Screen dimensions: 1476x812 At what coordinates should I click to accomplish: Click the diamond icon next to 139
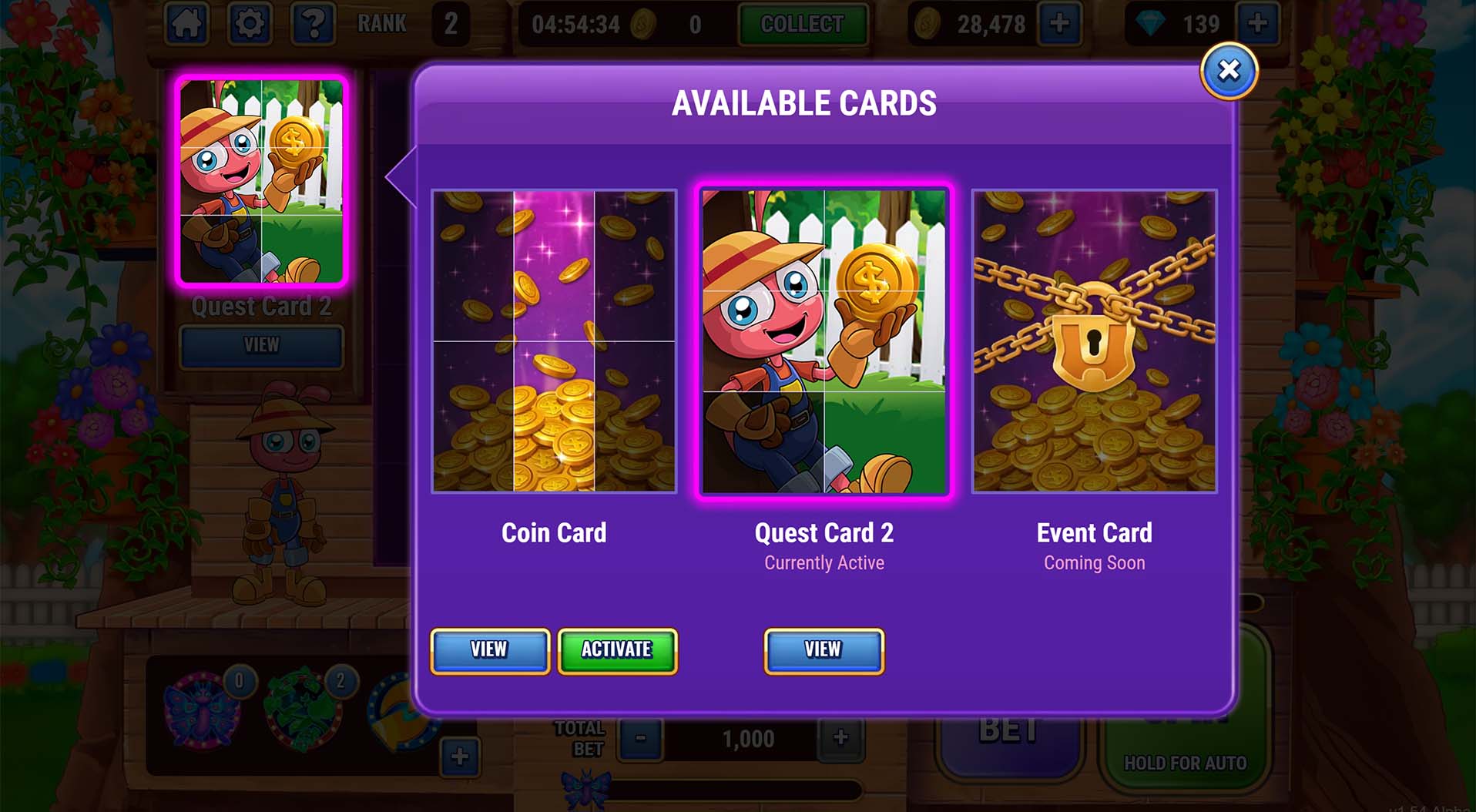coord(1150,23)
